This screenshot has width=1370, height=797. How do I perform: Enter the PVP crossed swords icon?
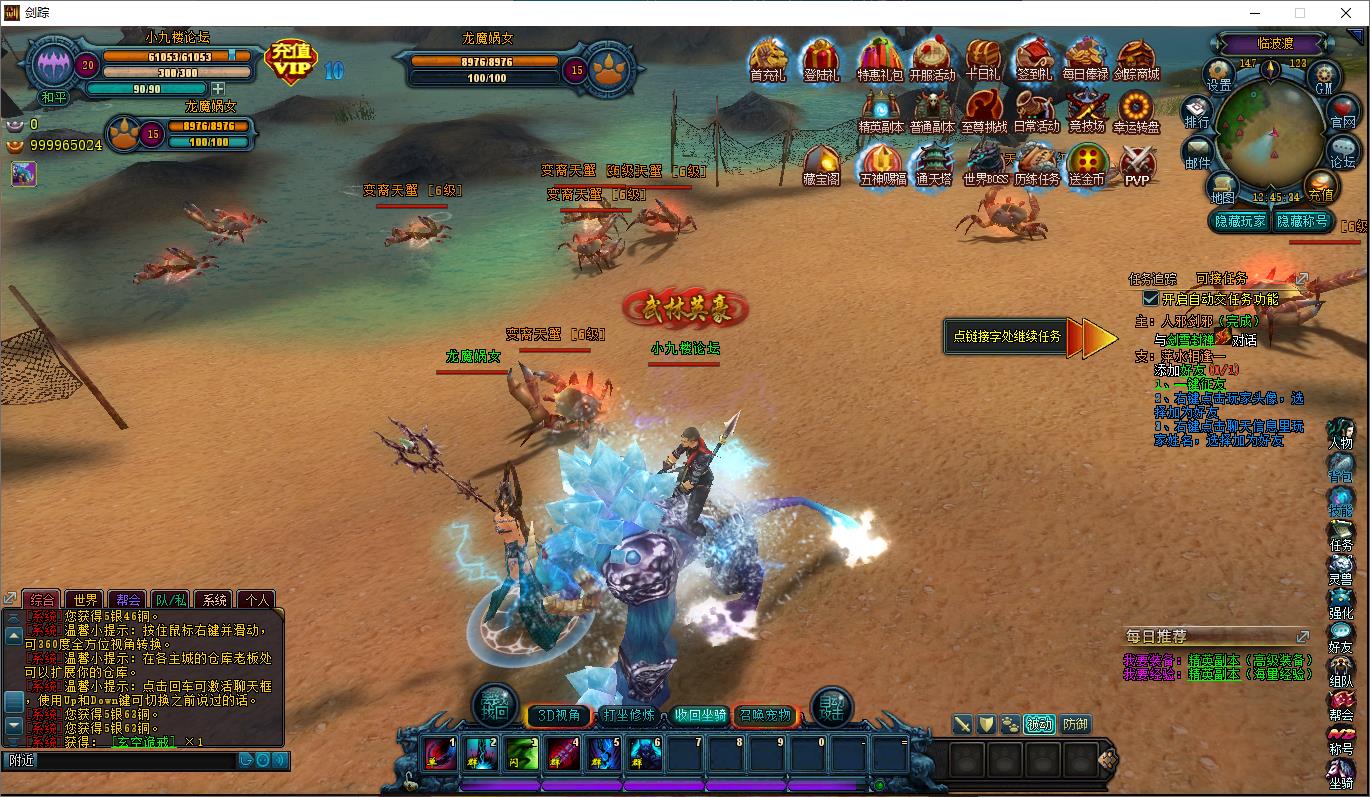click(x=1137, y=164)
